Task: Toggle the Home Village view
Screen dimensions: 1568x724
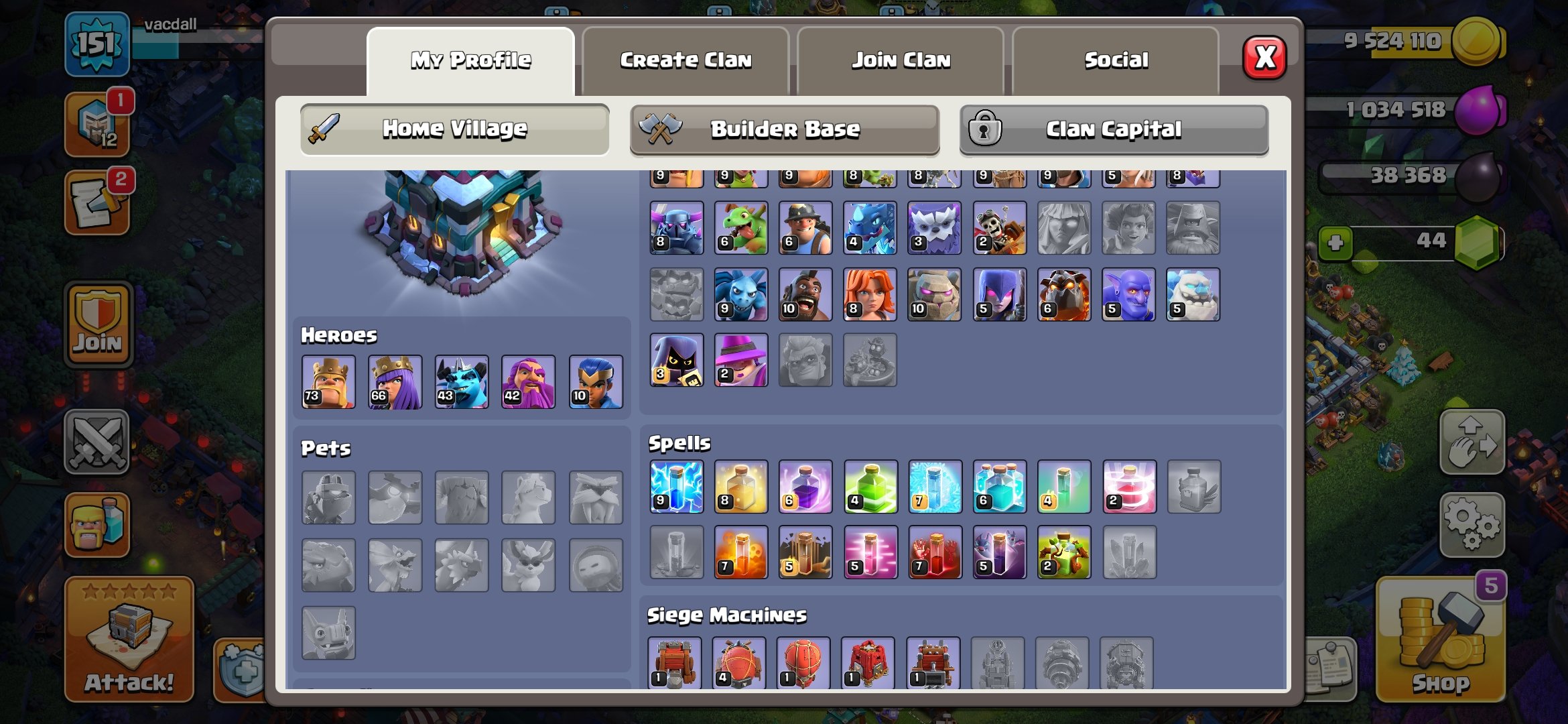Action: pos(454,129)
